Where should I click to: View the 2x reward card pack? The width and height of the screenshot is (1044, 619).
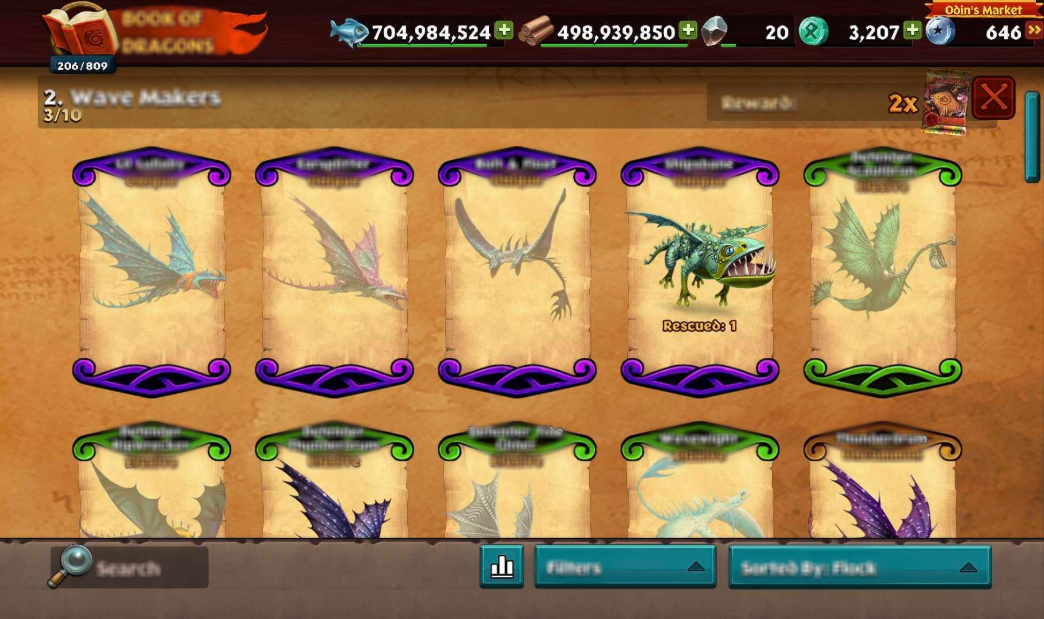(x=946, y=102)
